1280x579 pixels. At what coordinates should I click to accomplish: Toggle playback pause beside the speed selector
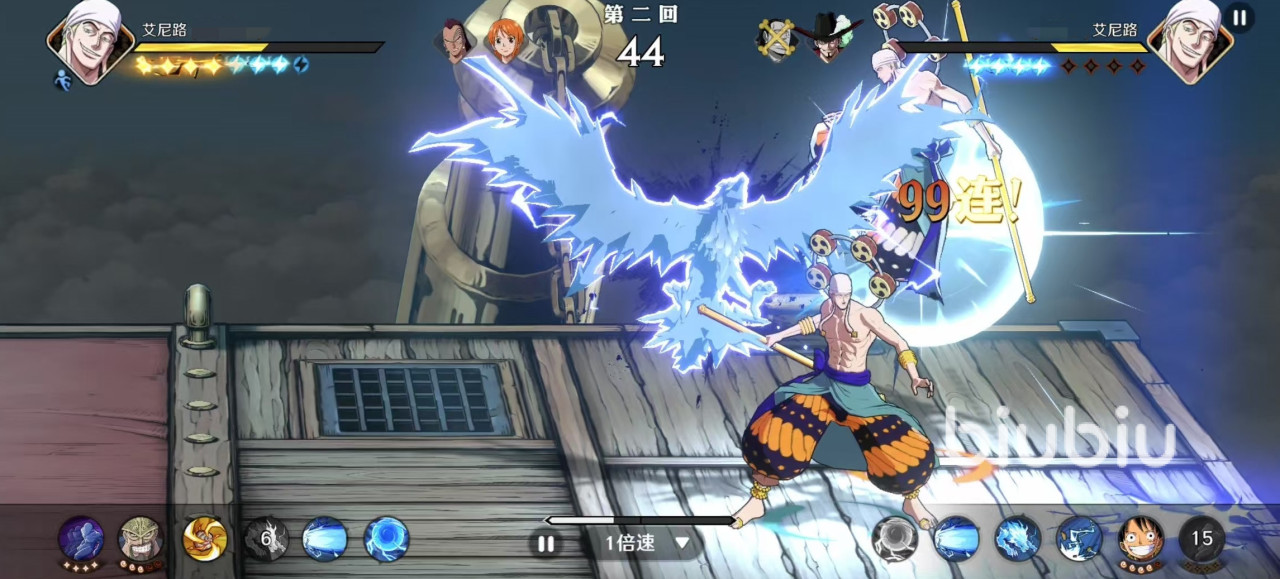tap(545, 544)
